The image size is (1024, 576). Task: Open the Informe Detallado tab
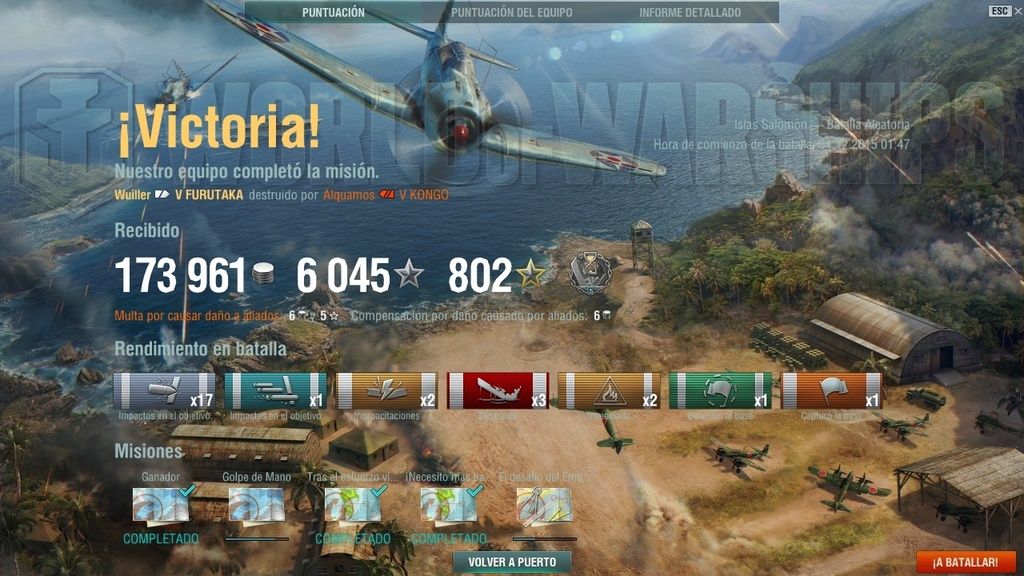[690, 13]
